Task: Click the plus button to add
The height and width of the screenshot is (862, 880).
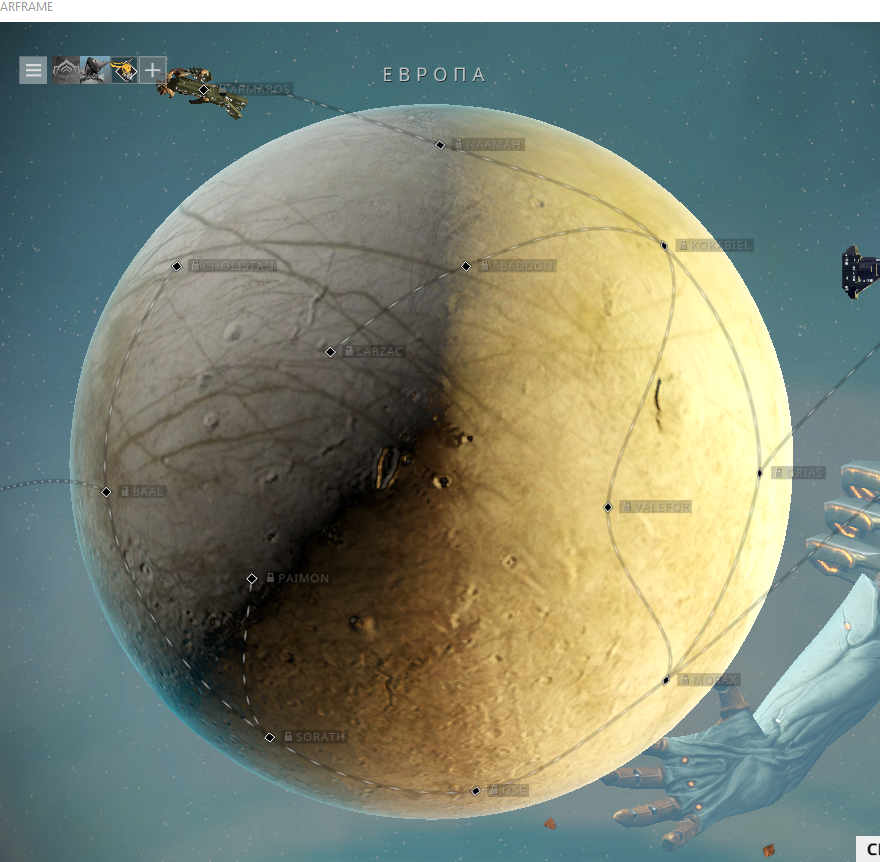Action: (x=152, y=70)
